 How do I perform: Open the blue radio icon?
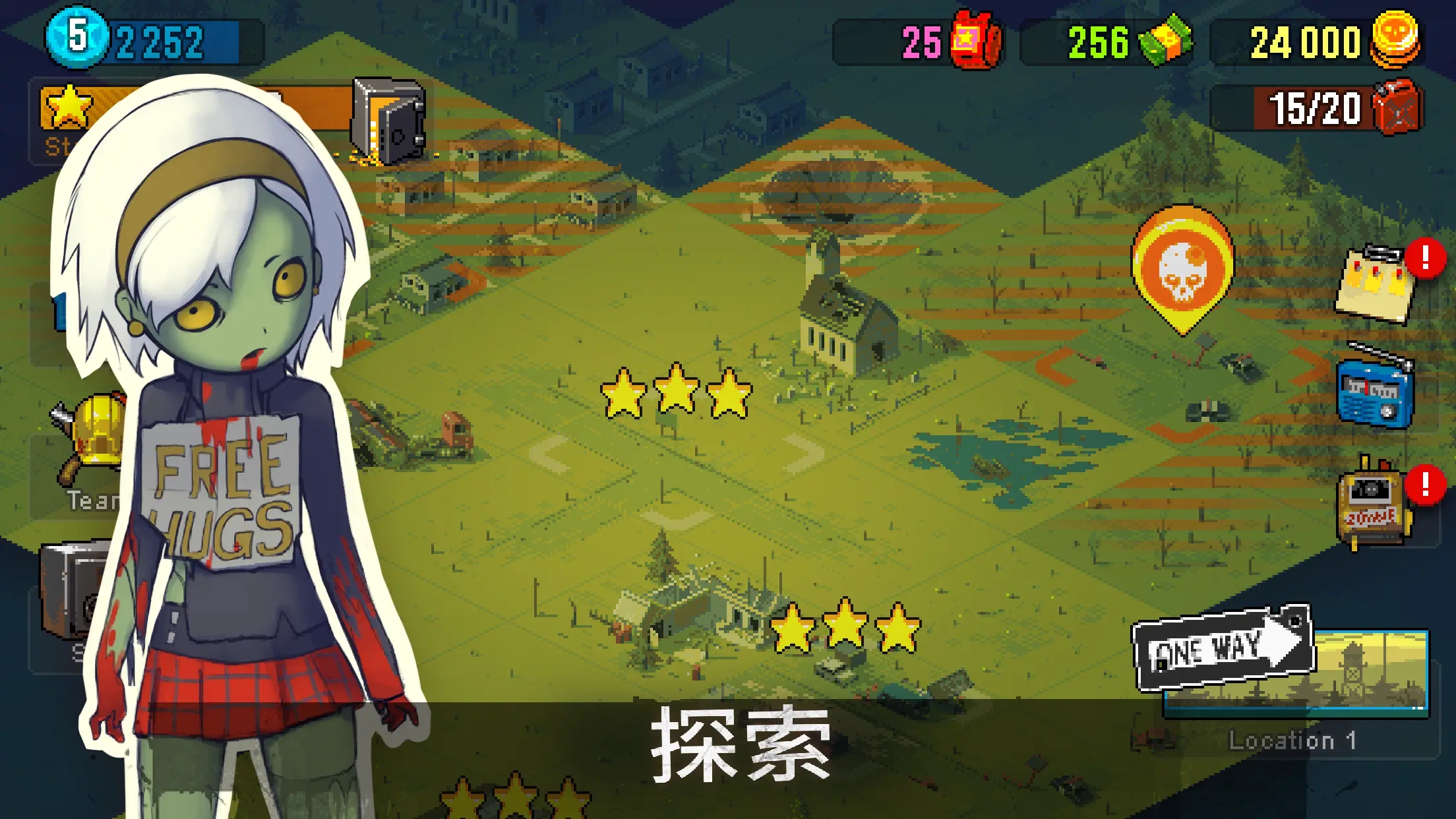(1375, 392)
